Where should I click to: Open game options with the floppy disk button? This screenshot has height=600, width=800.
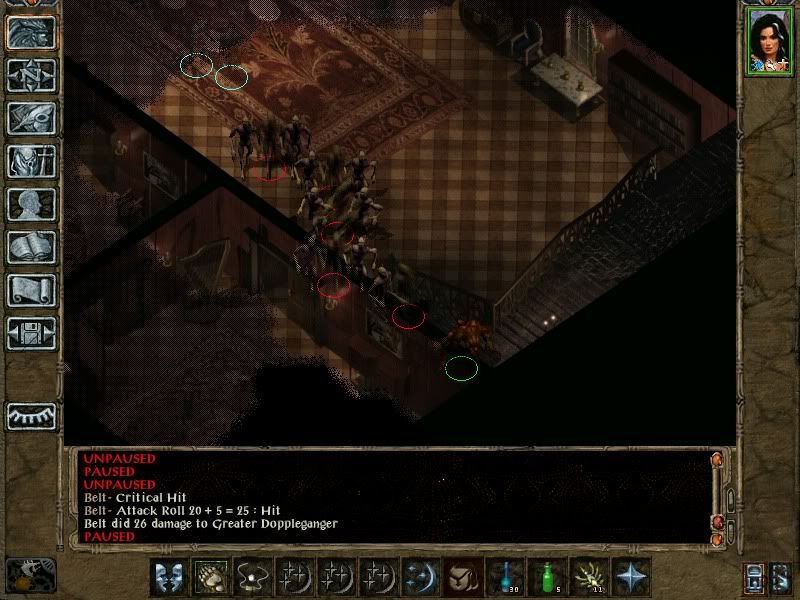click(x=31, y=333)
